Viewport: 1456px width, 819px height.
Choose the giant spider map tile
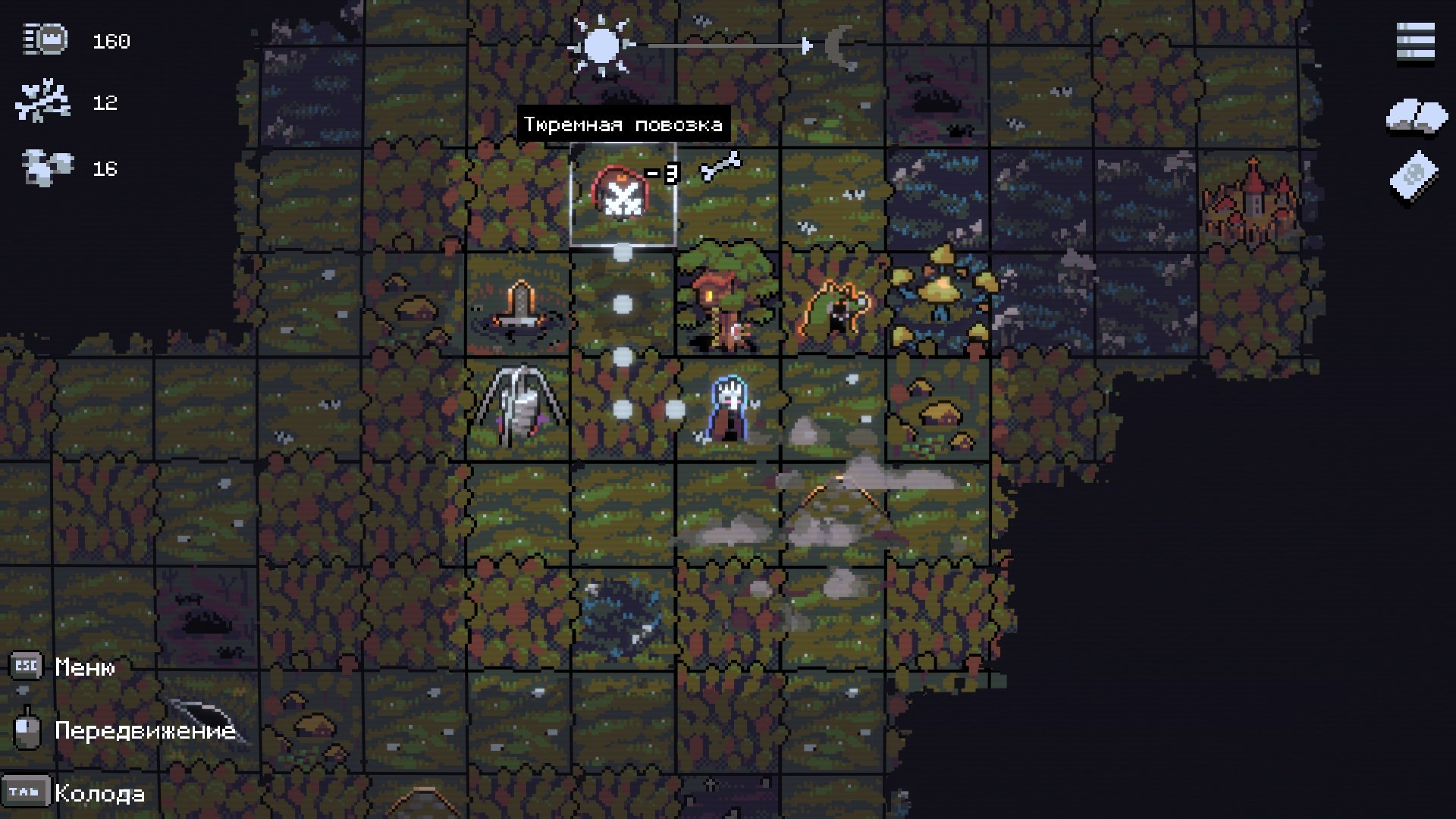pyautogui.click(x=520, y=407)
